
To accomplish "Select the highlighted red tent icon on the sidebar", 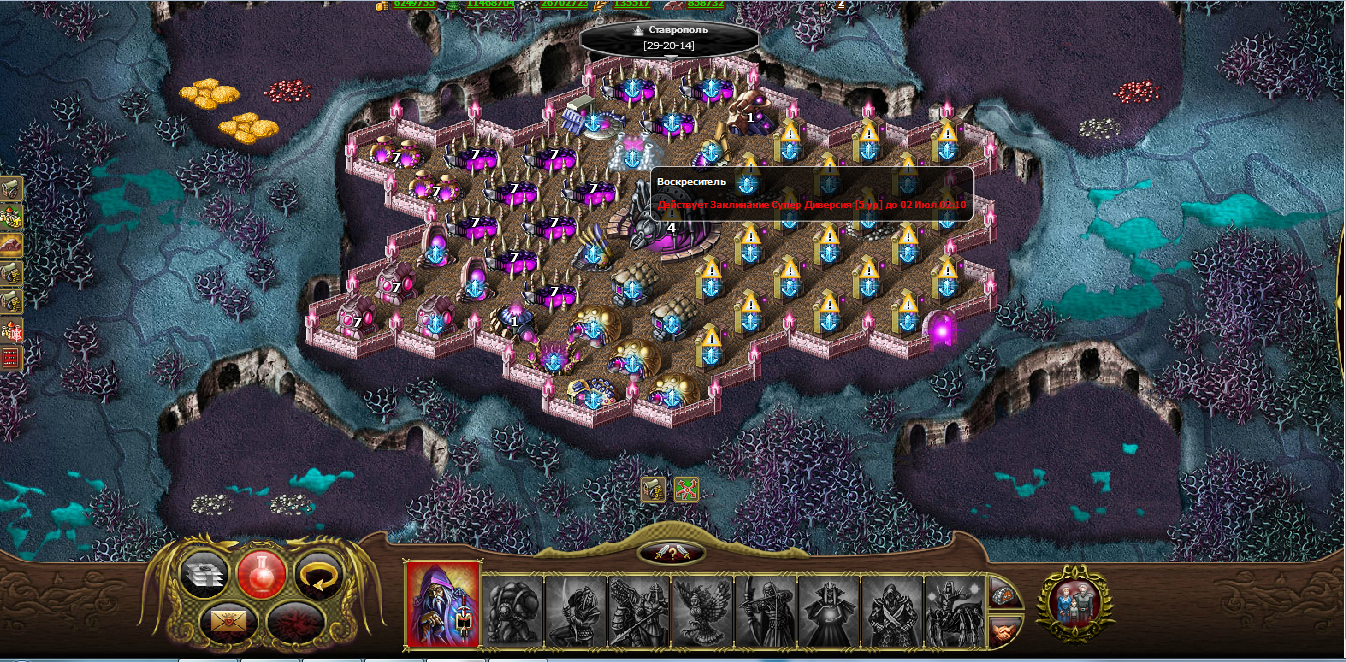I will [x=11, y=244].
